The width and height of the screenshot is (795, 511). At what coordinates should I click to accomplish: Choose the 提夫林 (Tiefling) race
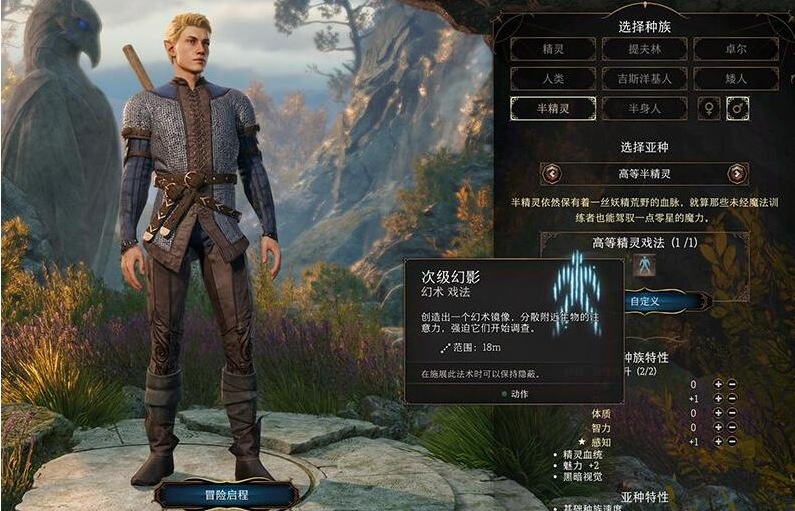[644, 49]
